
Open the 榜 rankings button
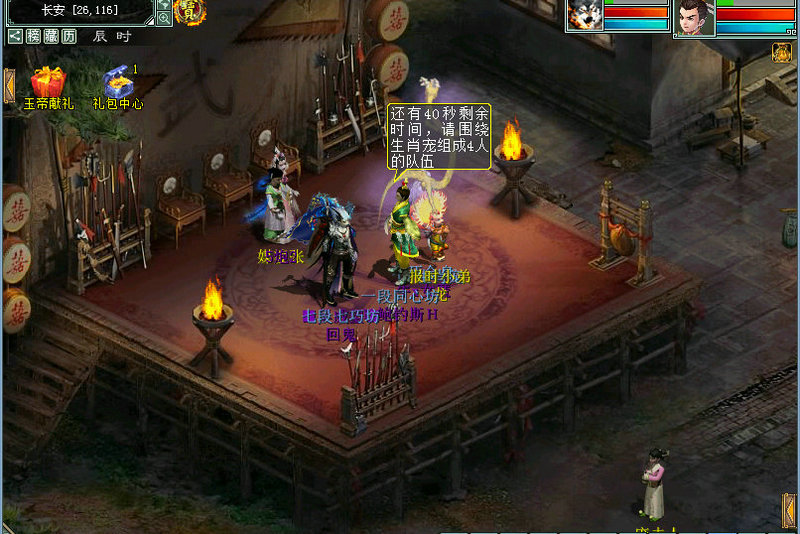pyautogui.click(x=33, y=36)
